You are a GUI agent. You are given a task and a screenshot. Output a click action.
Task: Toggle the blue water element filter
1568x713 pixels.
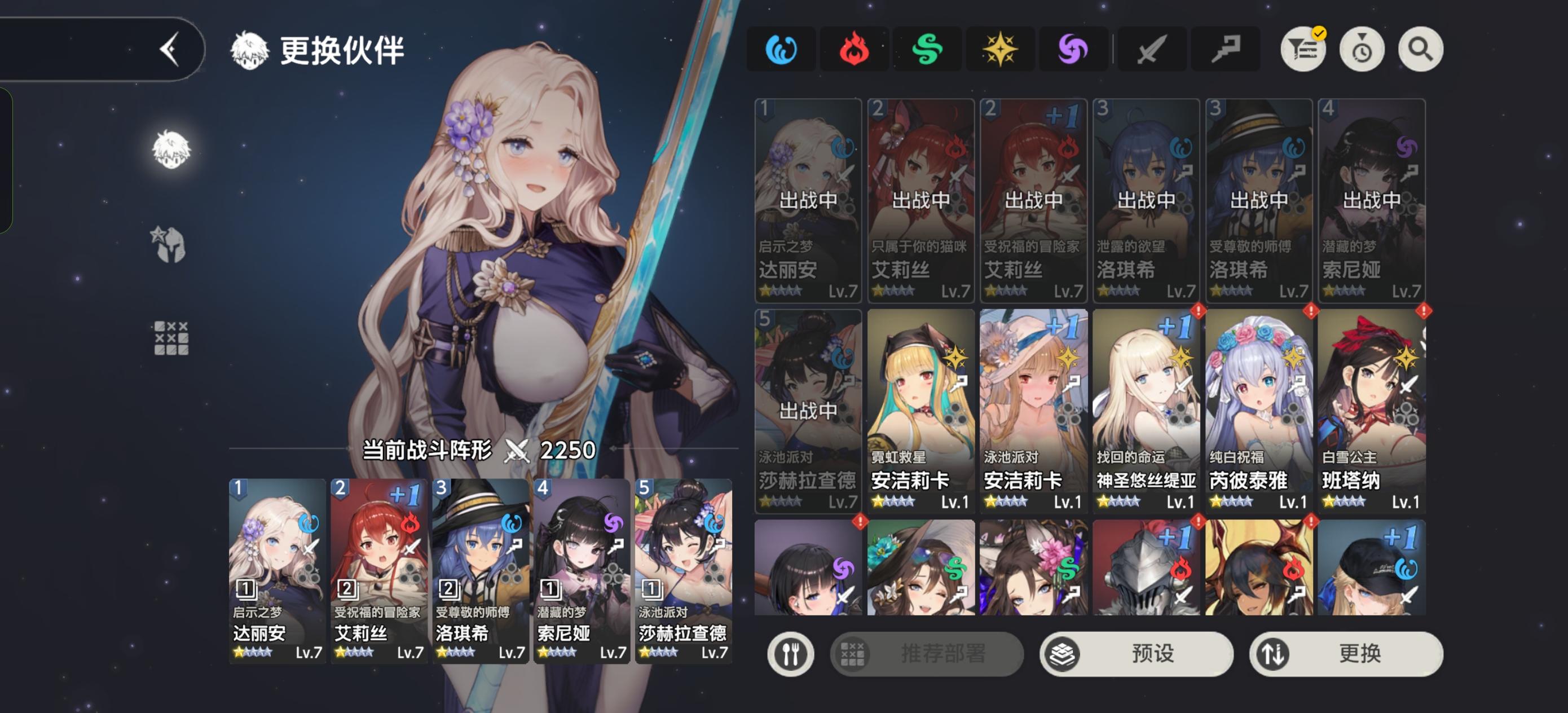(x=781, y=49)
